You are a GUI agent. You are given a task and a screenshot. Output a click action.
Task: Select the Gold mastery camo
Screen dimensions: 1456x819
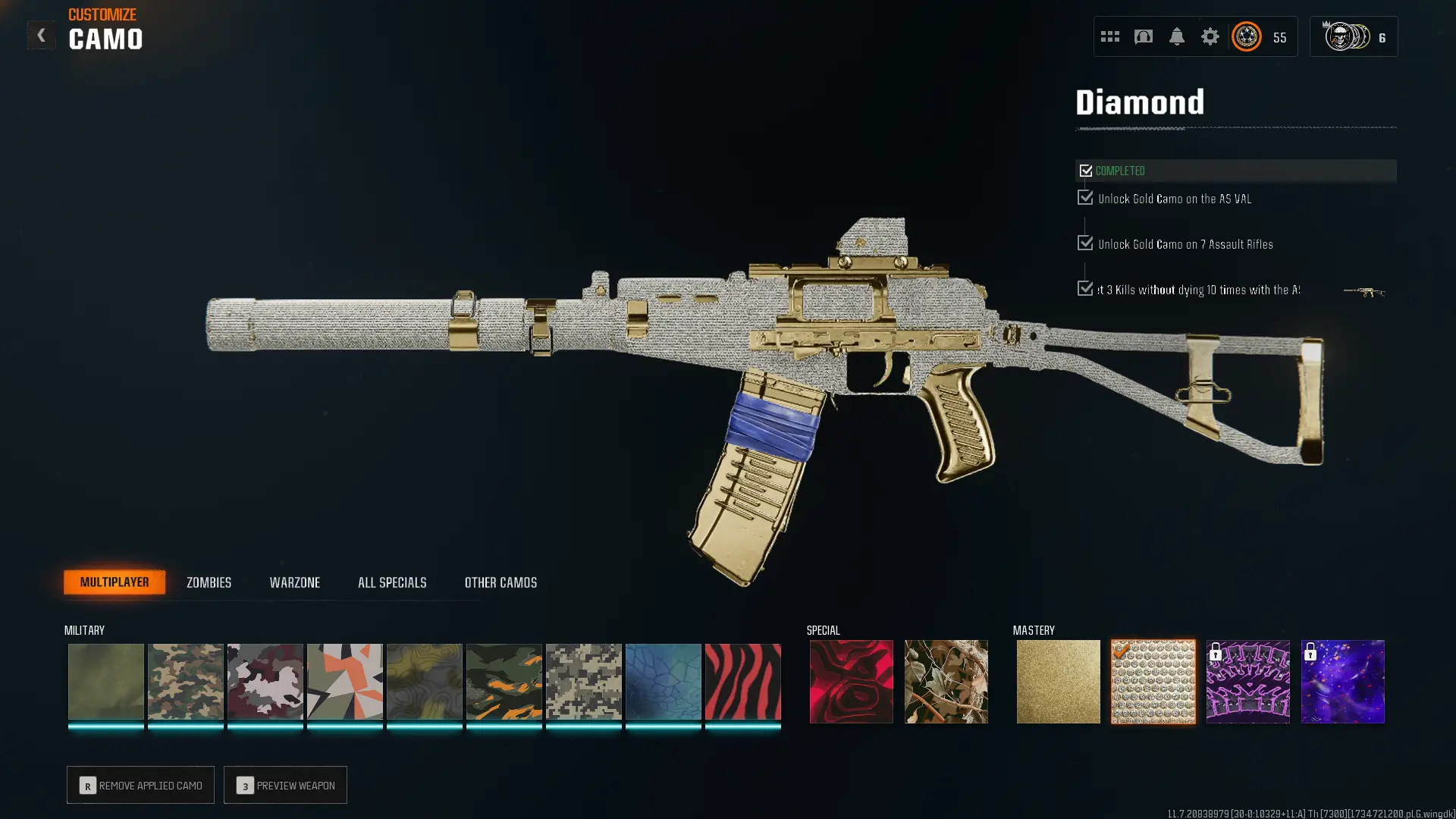1058,681
